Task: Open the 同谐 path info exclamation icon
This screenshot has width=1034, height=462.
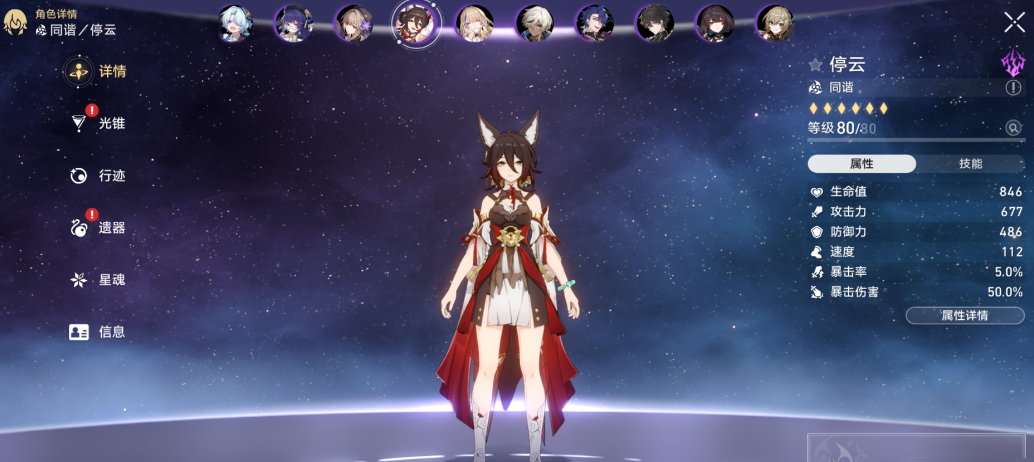Action: [1013, 88]
